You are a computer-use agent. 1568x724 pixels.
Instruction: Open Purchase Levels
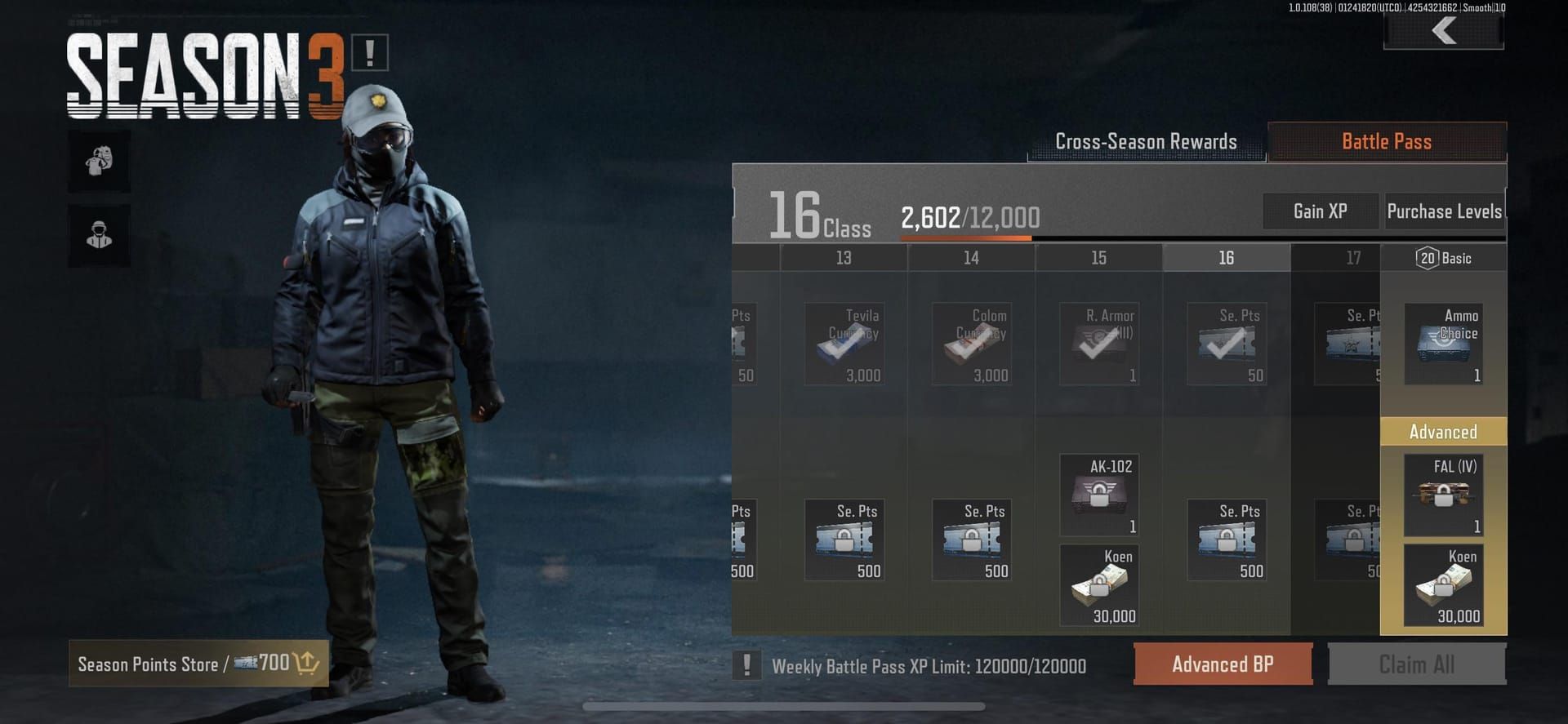[x=1445, y=211]
